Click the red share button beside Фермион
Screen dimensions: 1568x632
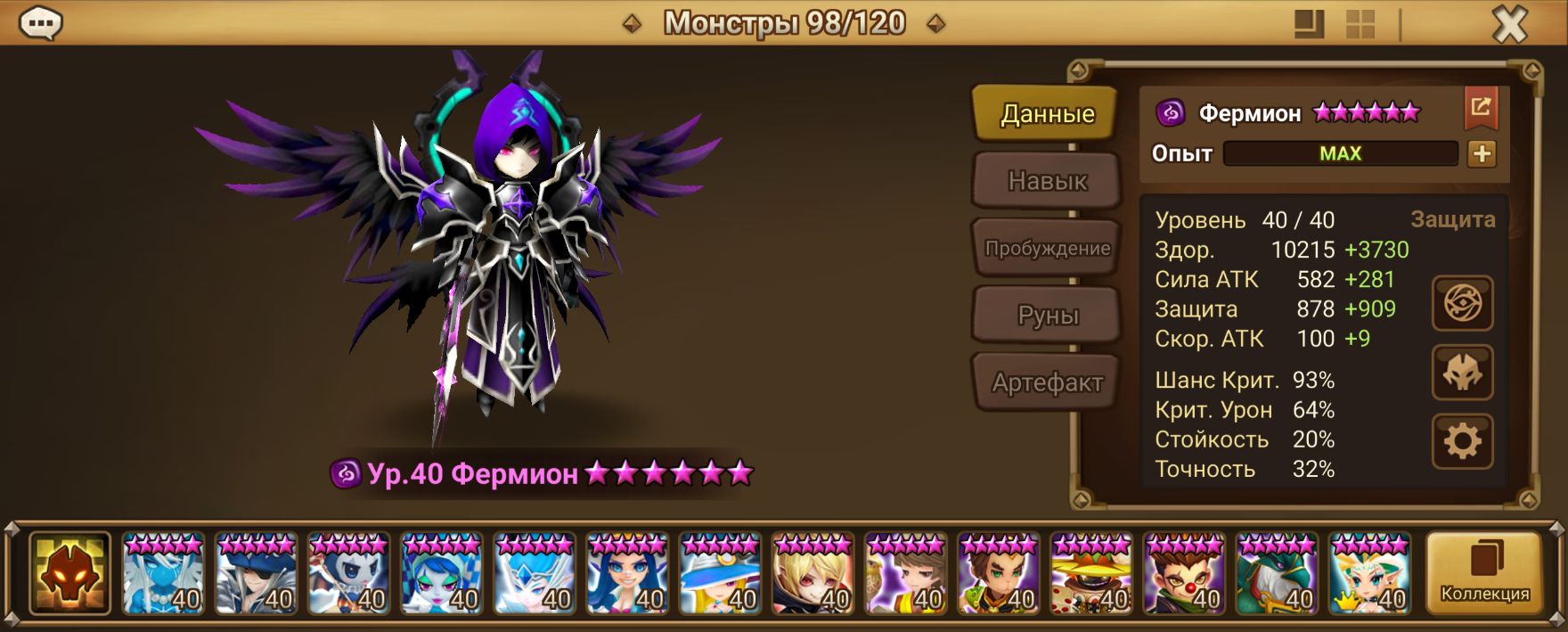tap(1481, 109)
